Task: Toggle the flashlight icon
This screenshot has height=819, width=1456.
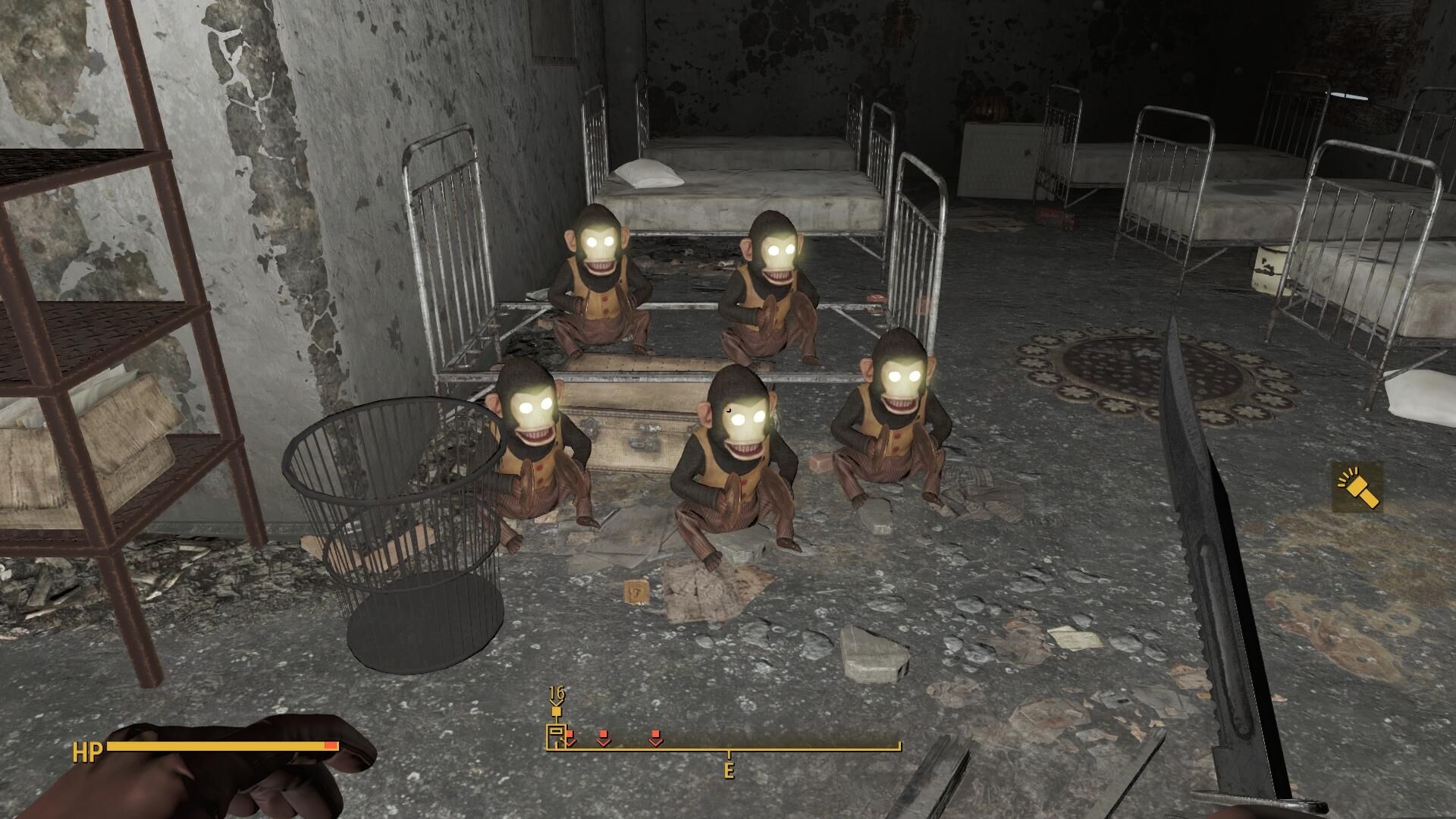Action: tap(1357, 487)
